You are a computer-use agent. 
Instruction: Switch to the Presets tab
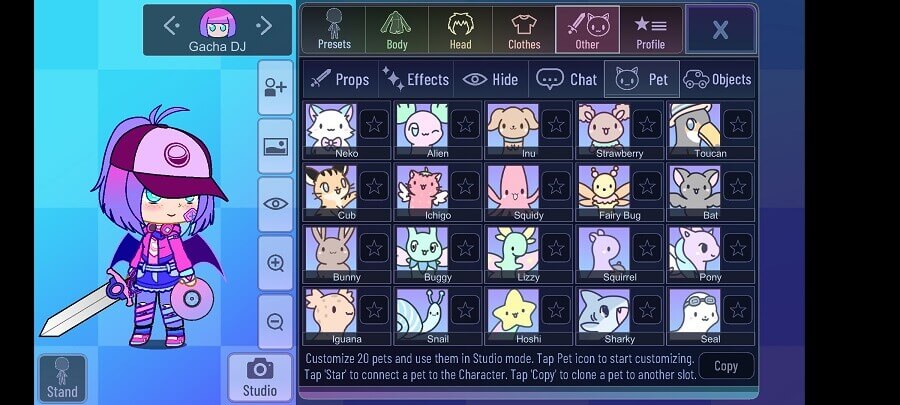click(x=333, y=30)
